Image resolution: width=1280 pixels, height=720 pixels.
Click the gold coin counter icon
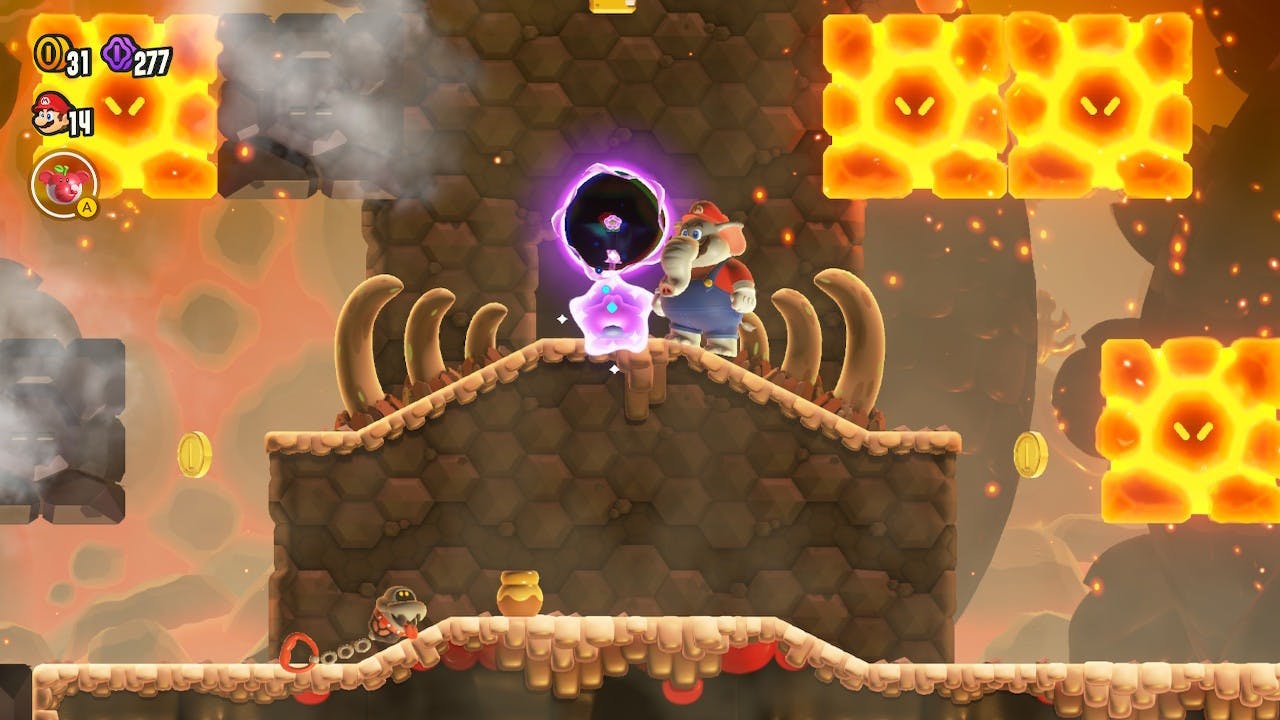[x=47, y=55]
